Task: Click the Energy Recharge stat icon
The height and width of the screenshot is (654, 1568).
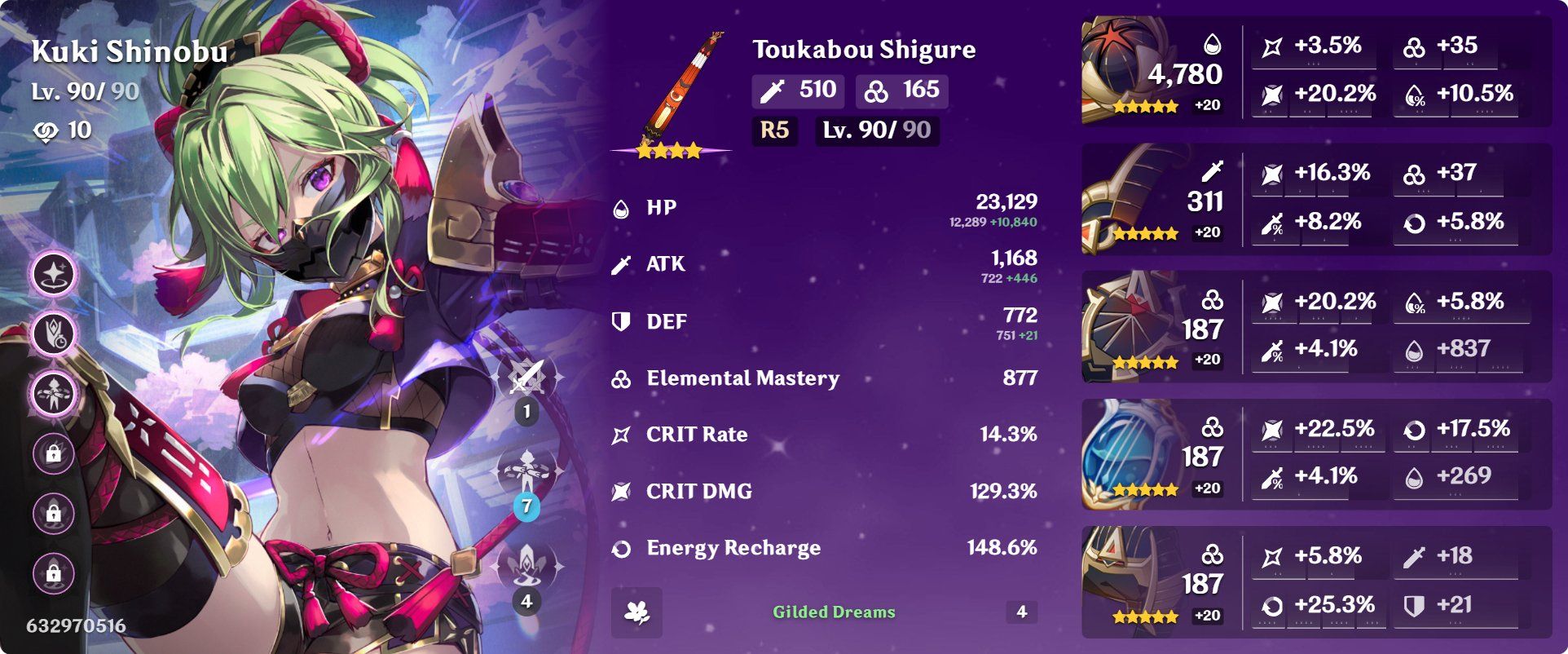Action: click(621, 547)
